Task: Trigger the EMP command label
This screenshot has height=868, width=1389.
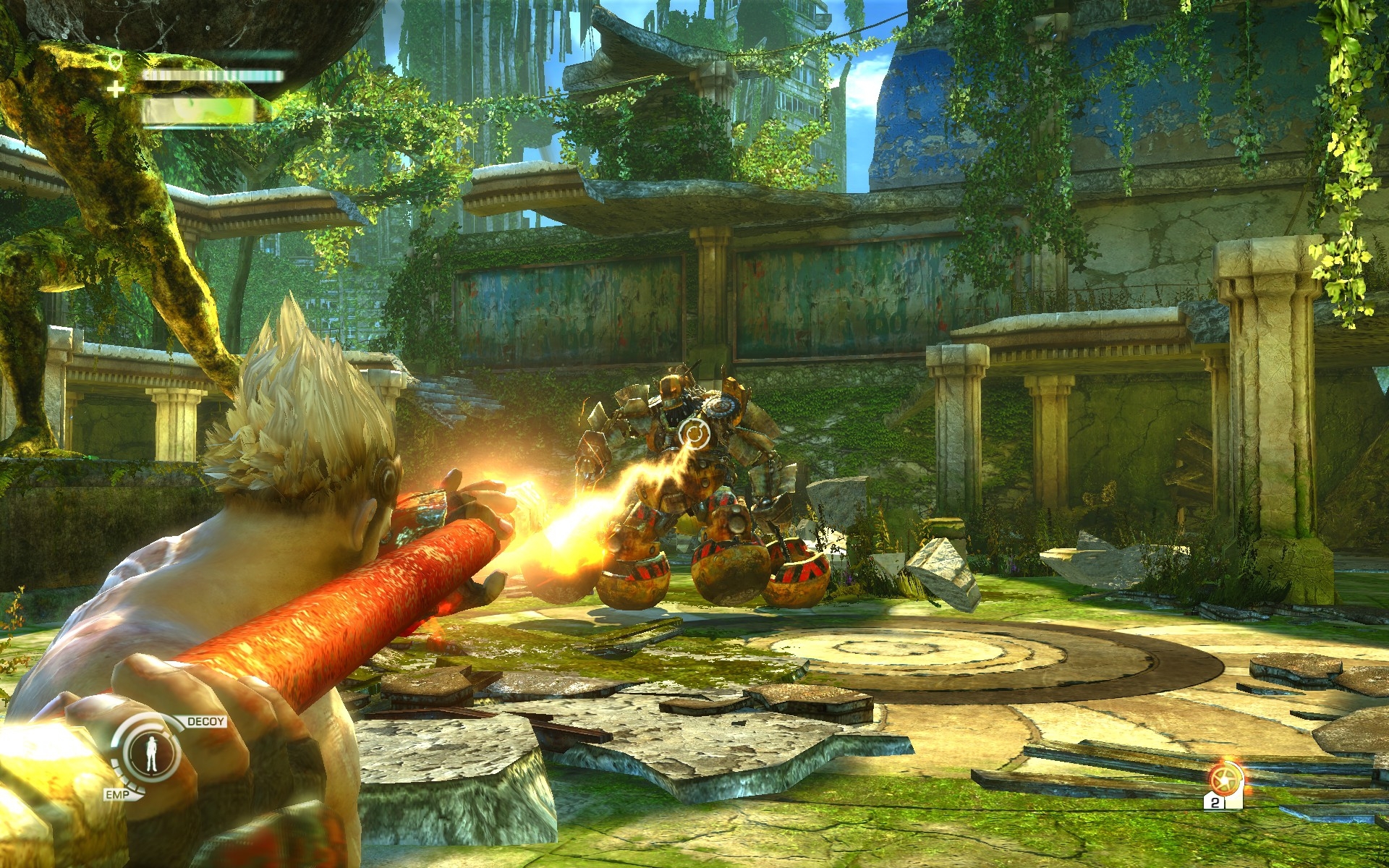Action: (116, 795)
